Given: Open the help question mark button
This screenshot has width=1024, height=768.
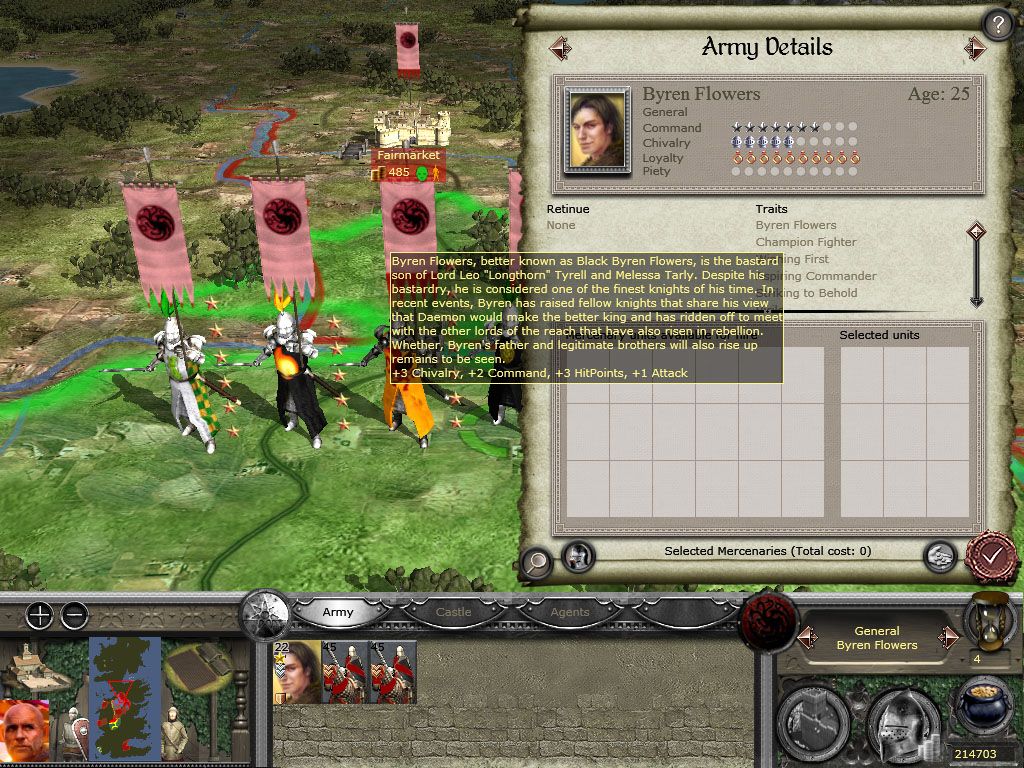Looking at the screenshot, I should [997, 24].
